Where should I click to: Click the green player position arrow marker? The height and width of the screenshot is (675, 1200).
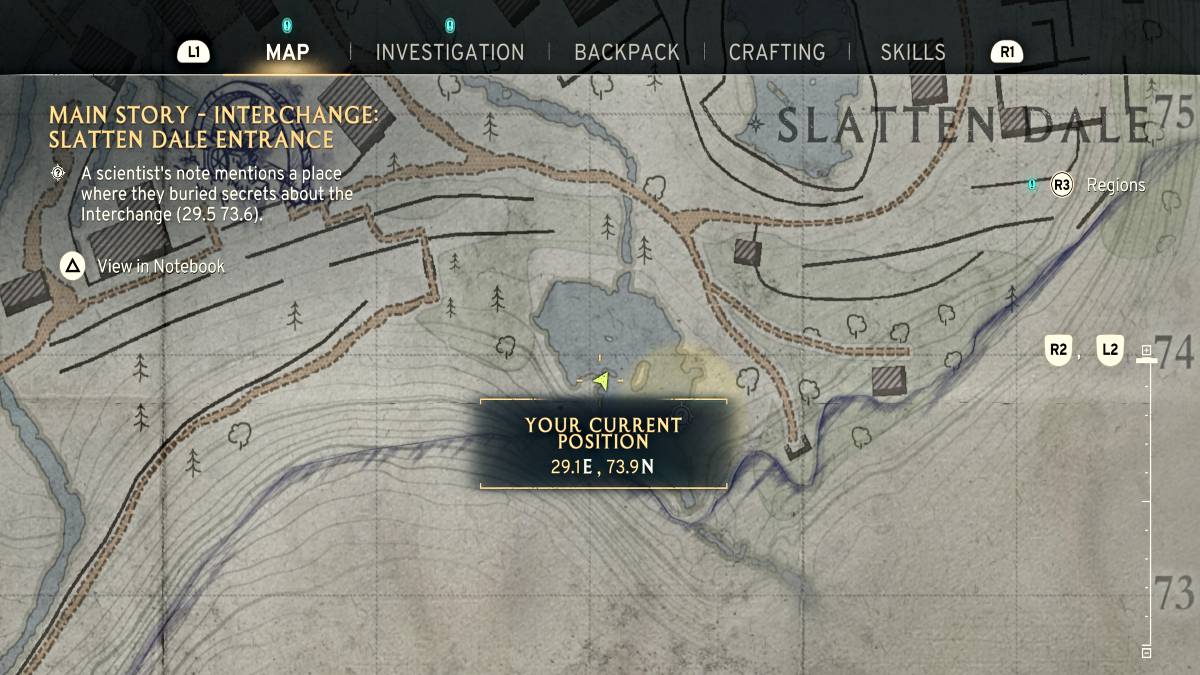pyautogui.click(x=600, y=380)
